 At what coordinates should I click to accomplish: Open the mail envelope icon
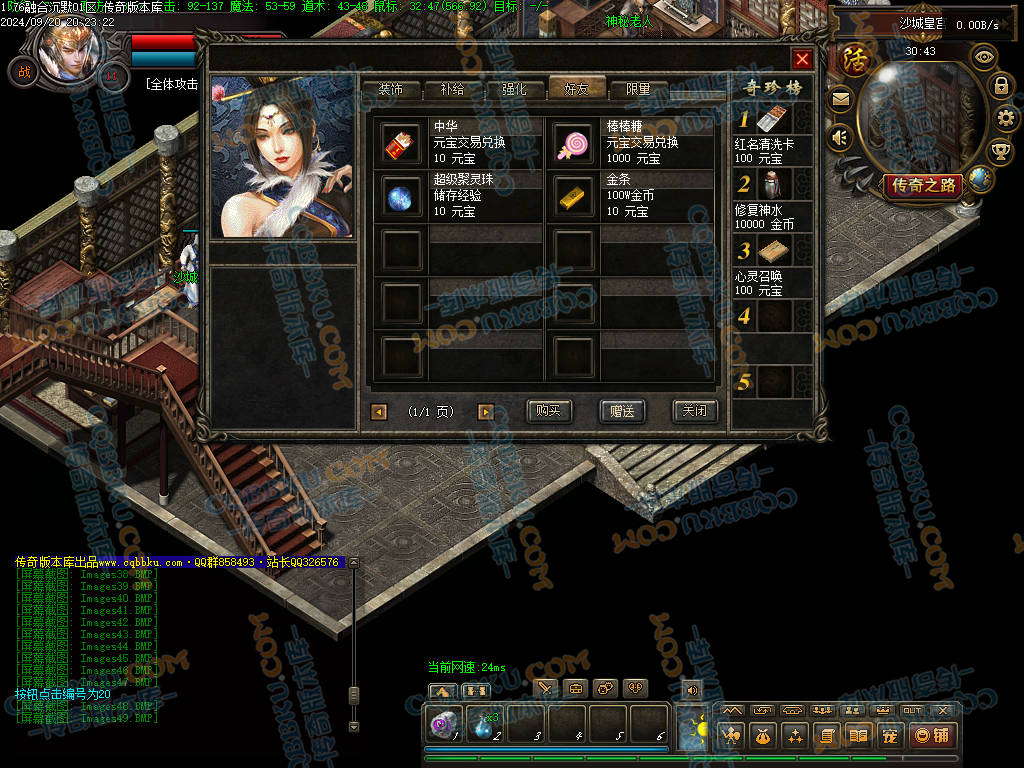click(840, 98)
